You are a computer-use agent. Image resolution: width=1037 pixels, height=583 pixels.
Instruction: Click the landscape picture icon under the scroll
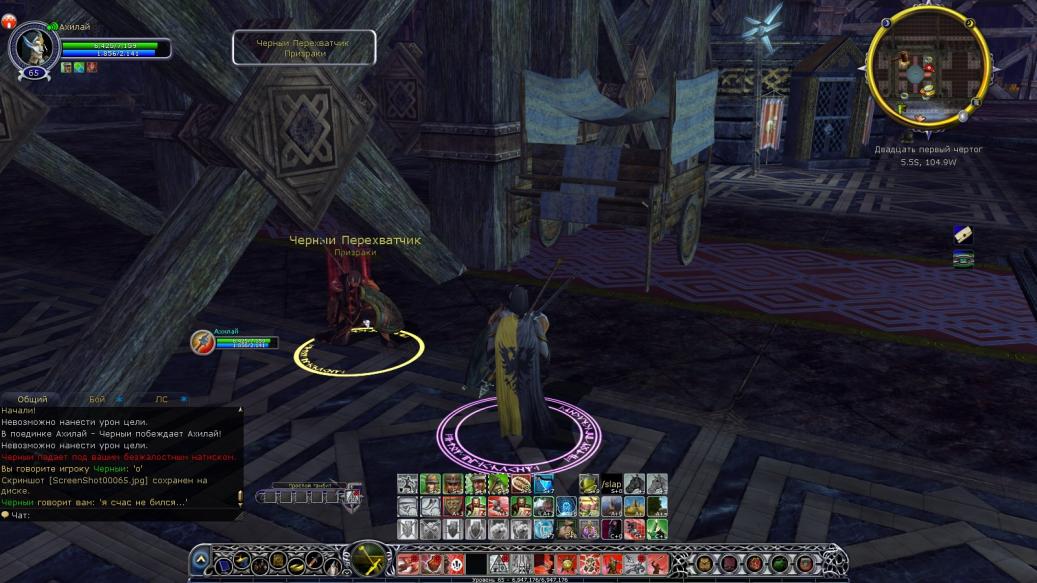[x=962, y=259]
